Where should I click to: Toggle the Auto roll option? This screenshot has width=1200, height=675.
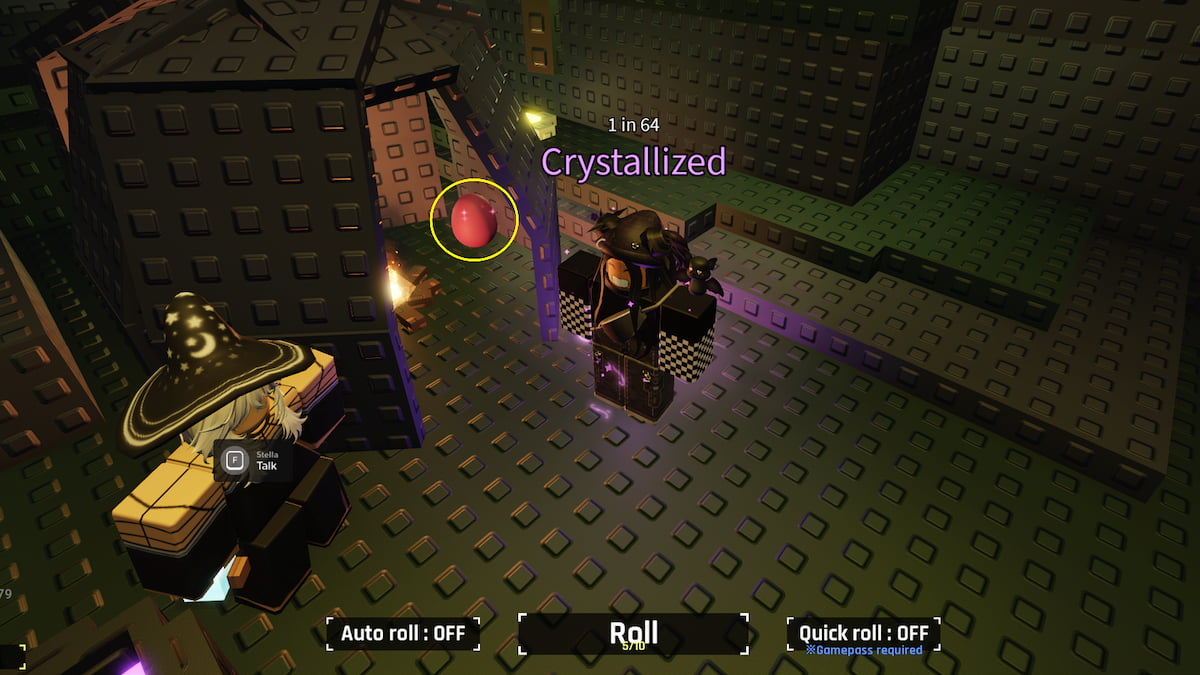click(403, 633)
